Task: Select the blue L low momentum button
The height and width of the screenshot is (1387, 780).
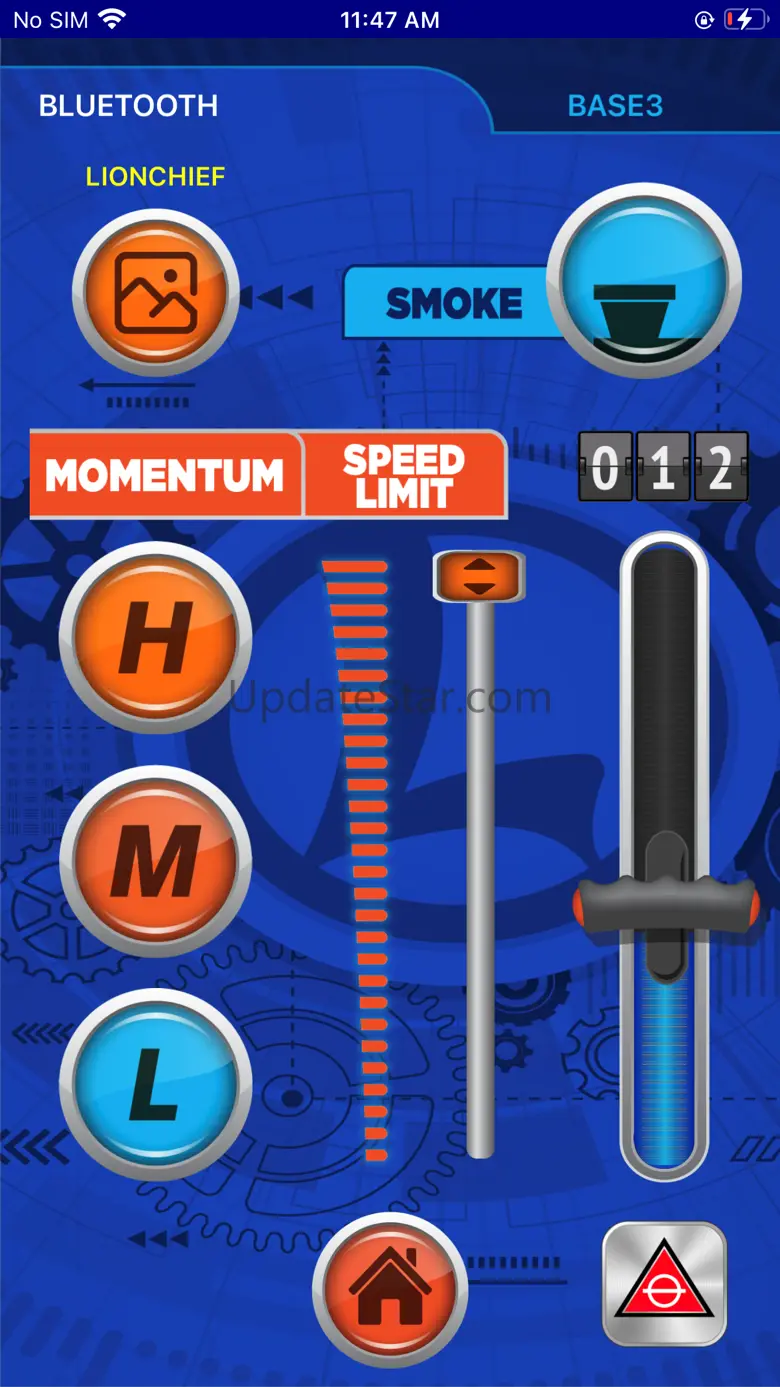Action: click(155, 1083)
